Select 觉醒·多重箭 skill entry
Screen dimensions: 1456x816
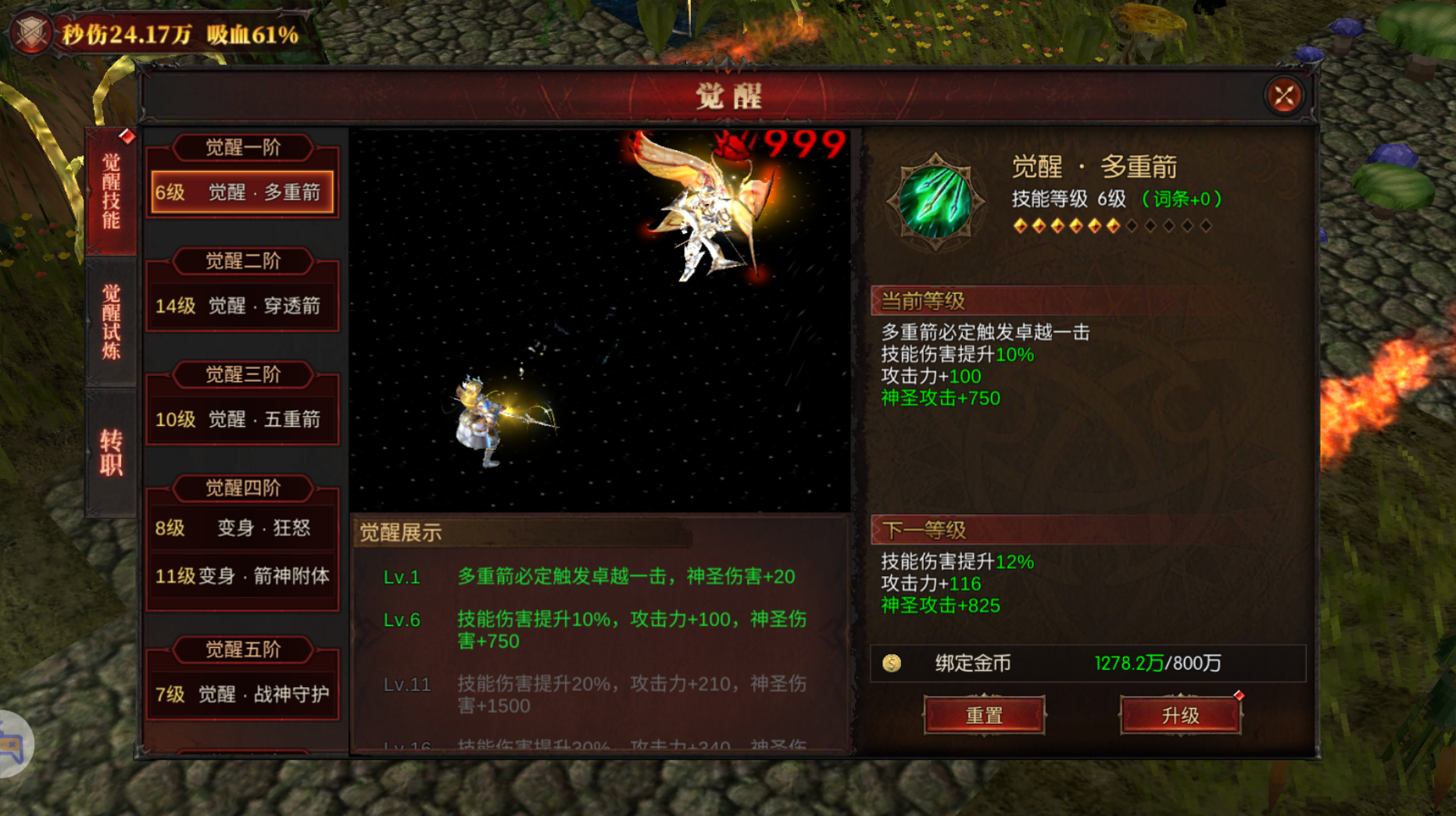(x=242, y=192)
